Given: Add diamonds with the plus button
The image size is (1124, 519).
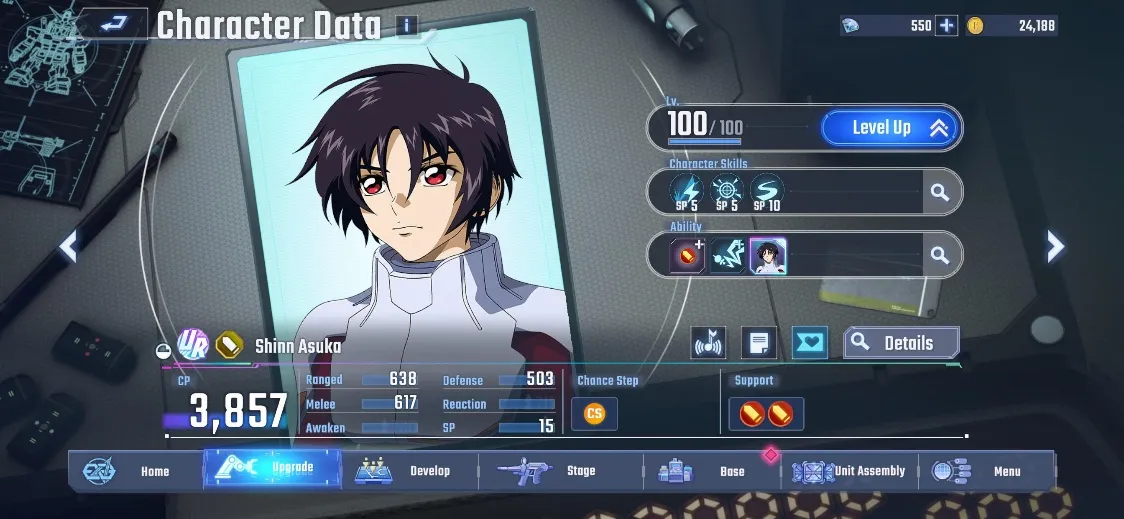Looking at the screenshot, I should pyautogui.click(x=946, y=26).
